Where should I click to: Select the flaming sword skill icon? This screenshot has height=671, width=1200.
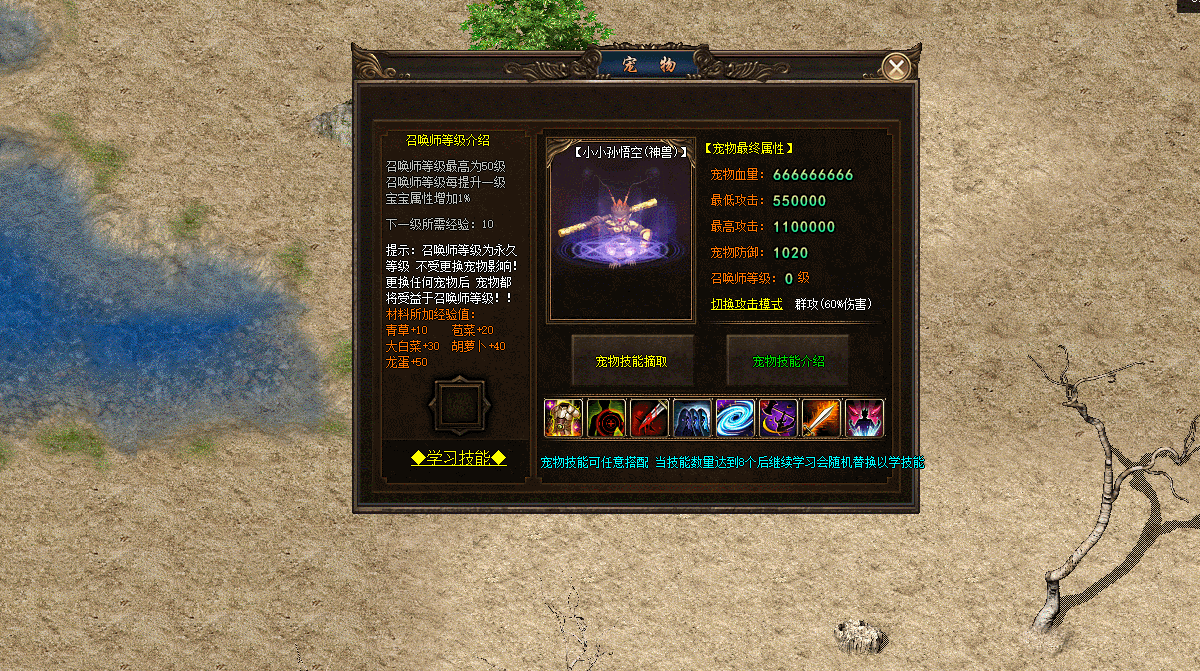(821, 418)
